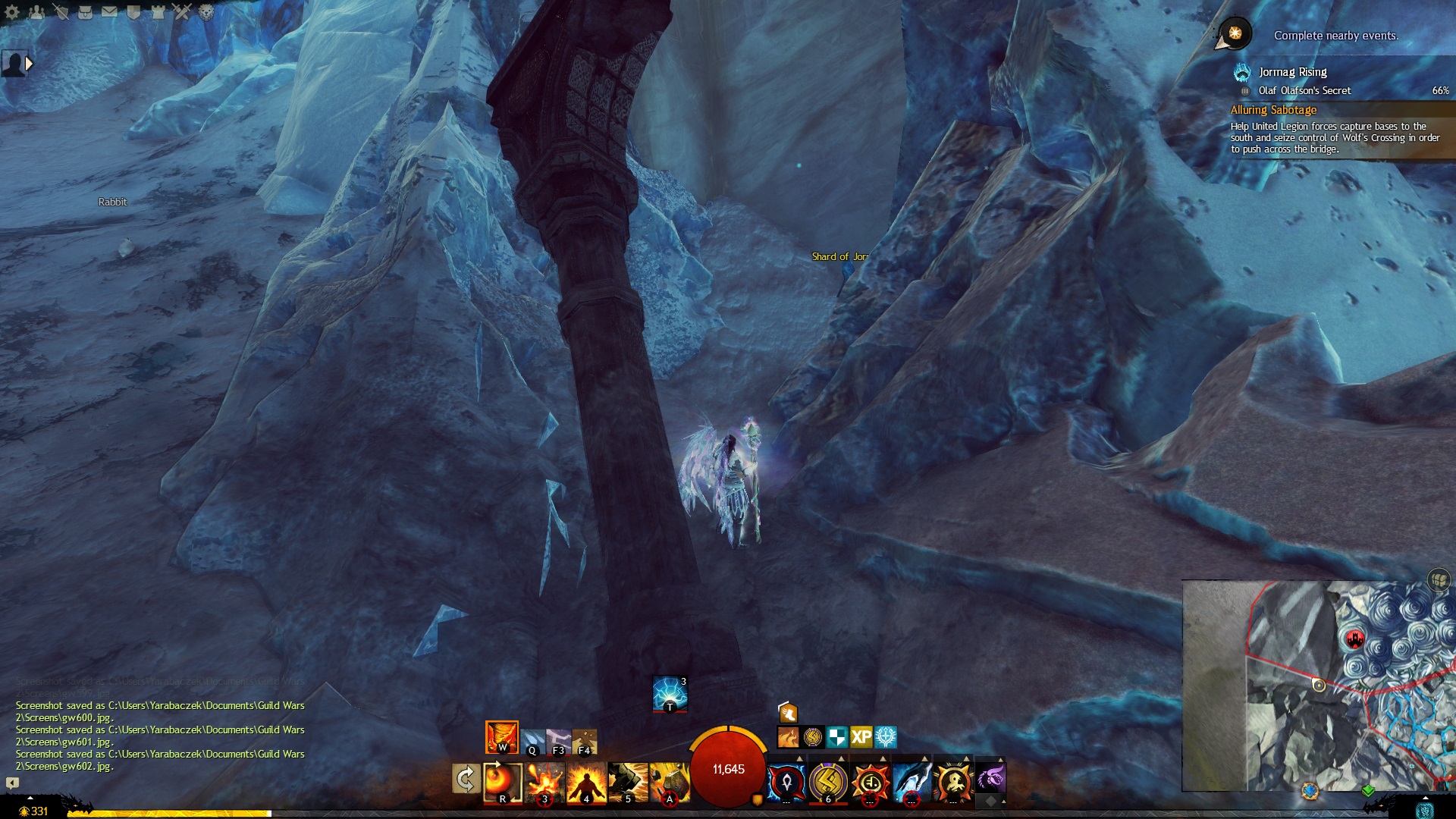The height and width of the screenshot is (819, 1456).
Task: Open the PvP crossed swords panel
Action: pyautogui.click(x=182, y=11)
